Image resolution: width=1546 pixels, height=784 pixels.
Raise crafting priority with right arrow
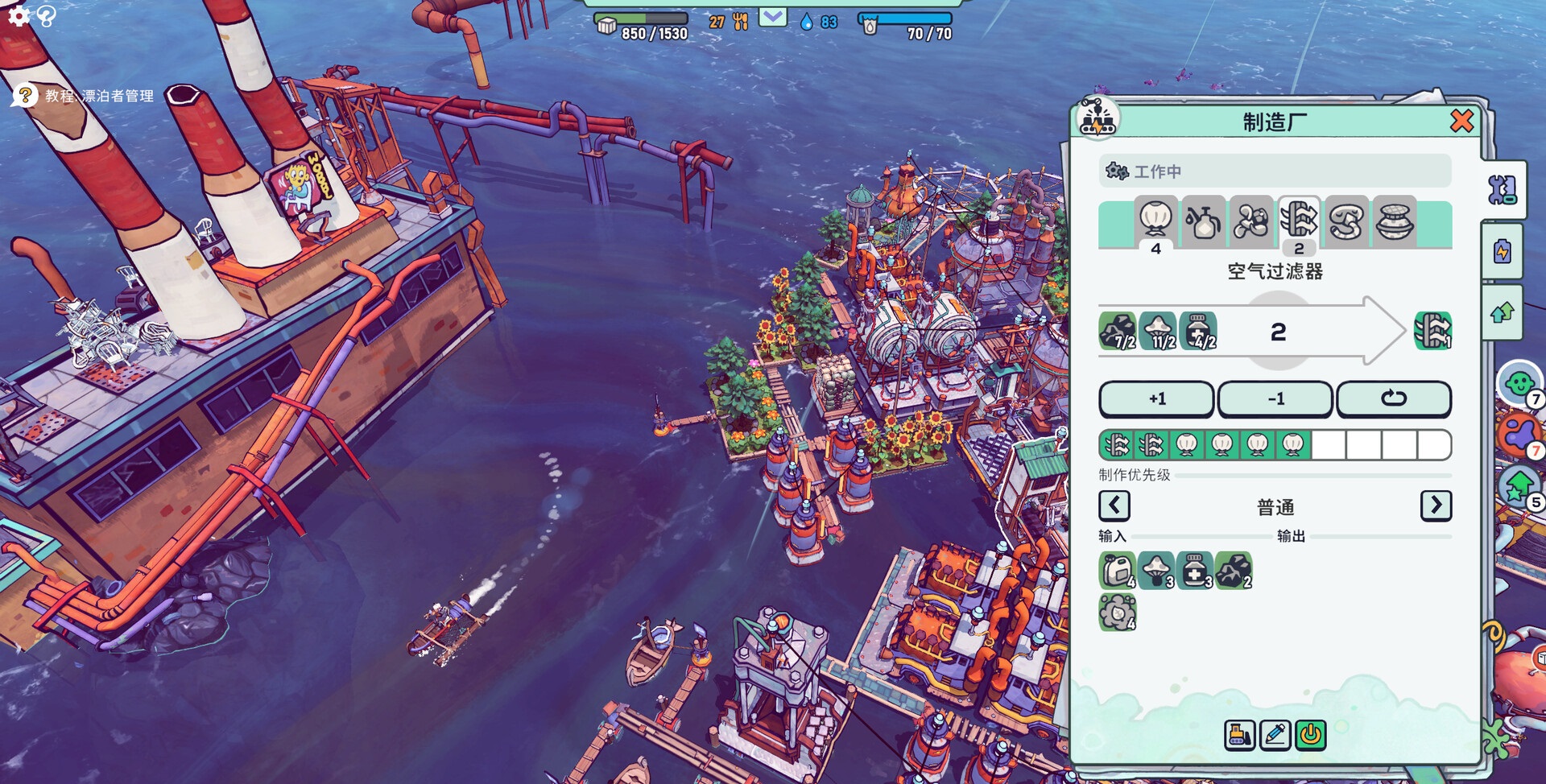pos(1436,506)
